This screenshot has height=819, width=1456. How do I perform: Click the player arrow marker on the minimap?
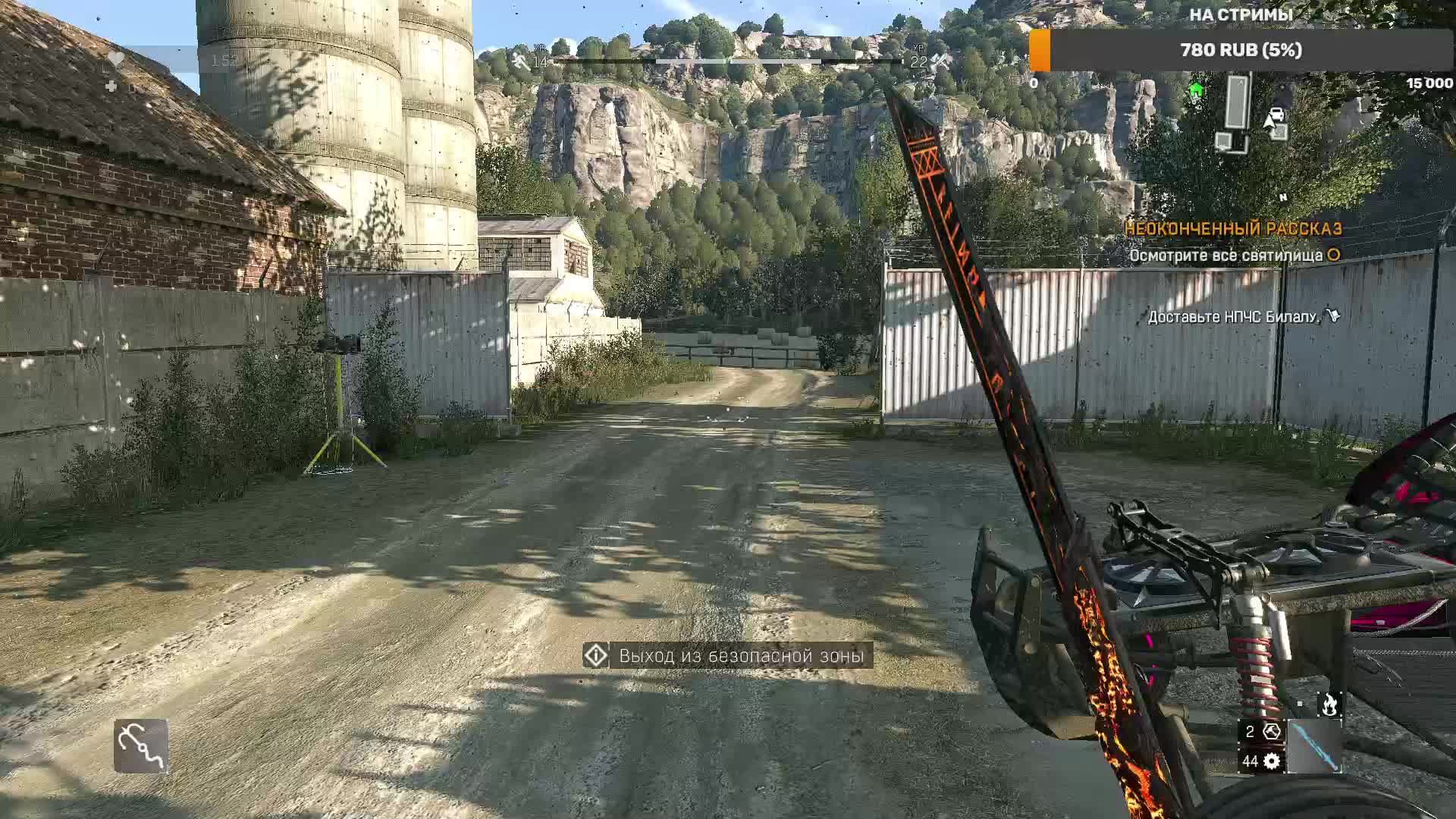coord(1269,121)
